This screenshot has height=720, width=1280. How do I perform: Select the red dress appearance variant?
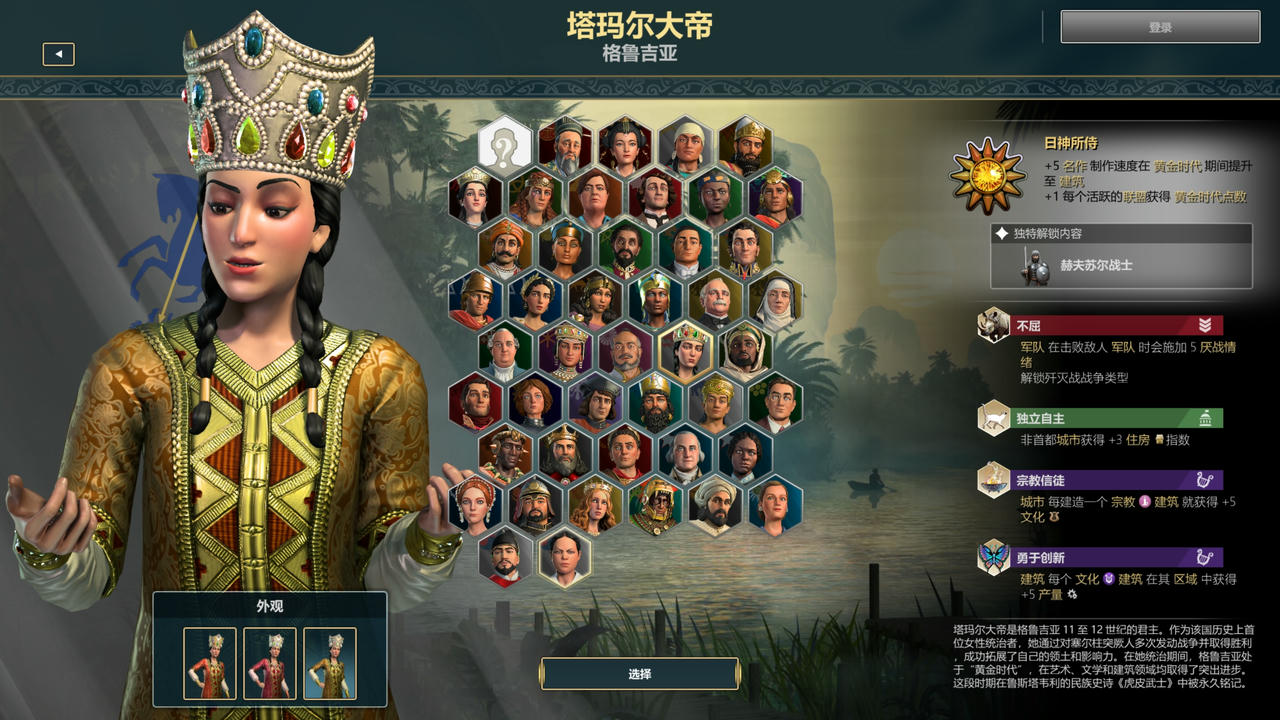(x=208, y=662)
